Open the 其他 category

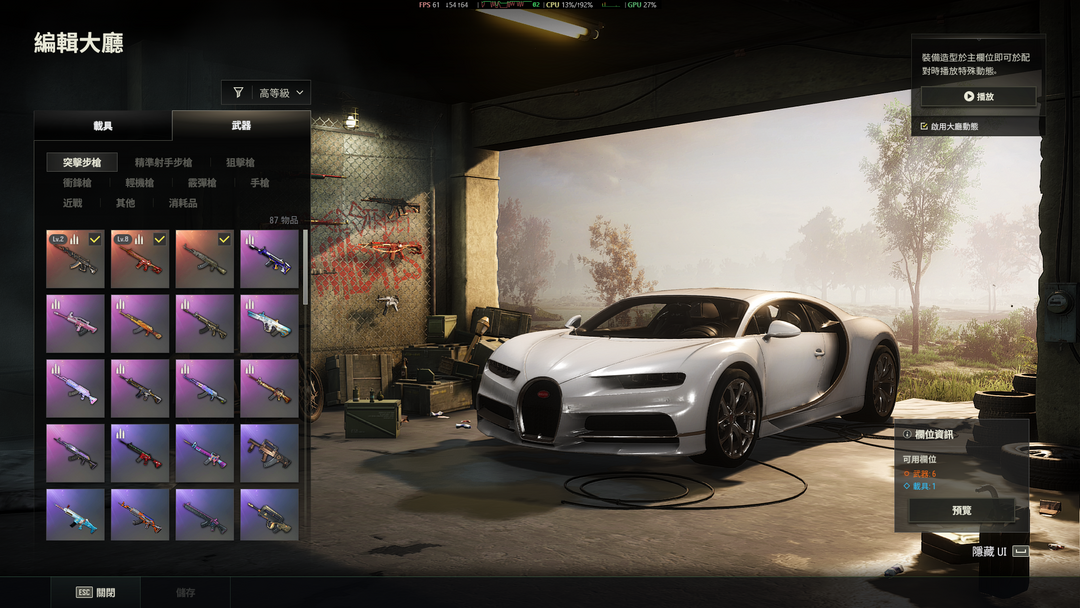[x=125, y=203]
